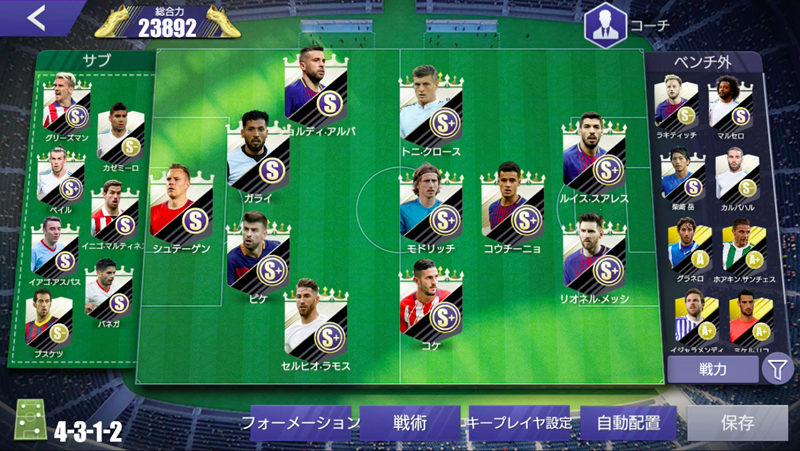Screen dimensions: 800x451
Task: Choose the モドリッチ midfielder card
Action: (431, 205)
